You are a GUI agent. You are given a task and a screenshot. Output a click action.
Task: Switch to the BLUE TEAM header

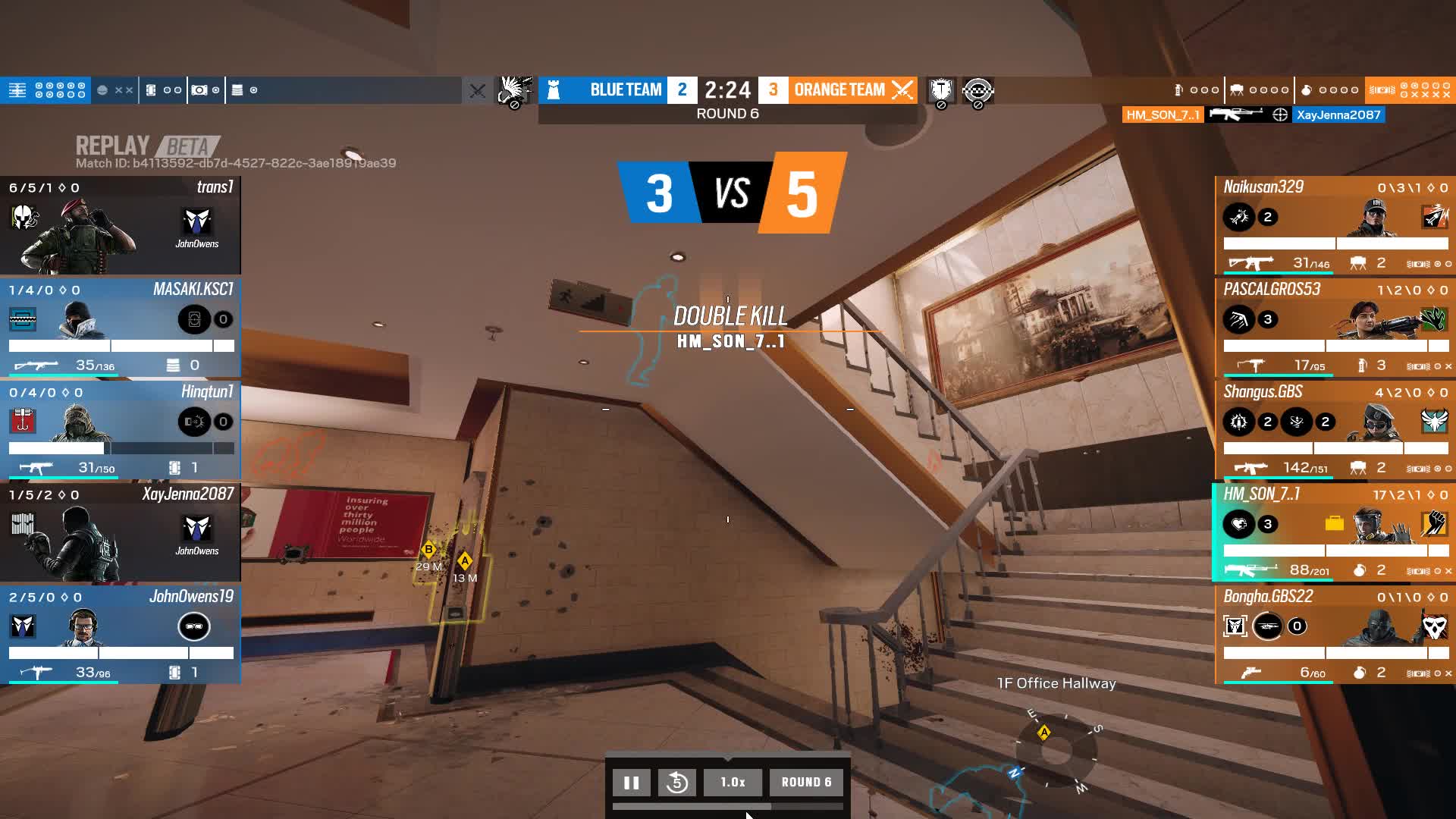point(626,89)
